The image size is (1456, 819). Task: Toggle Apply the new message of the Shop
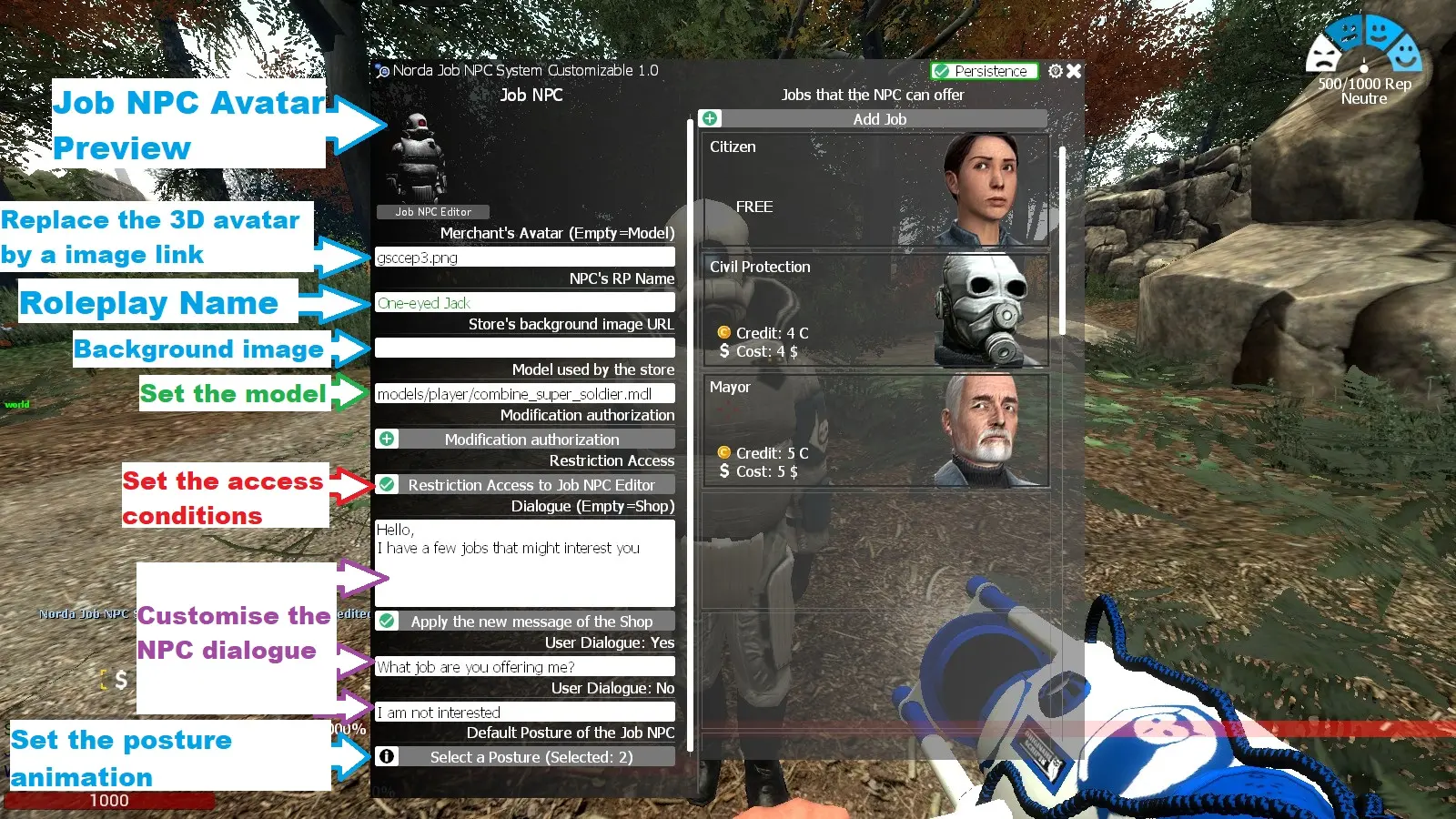531,621
